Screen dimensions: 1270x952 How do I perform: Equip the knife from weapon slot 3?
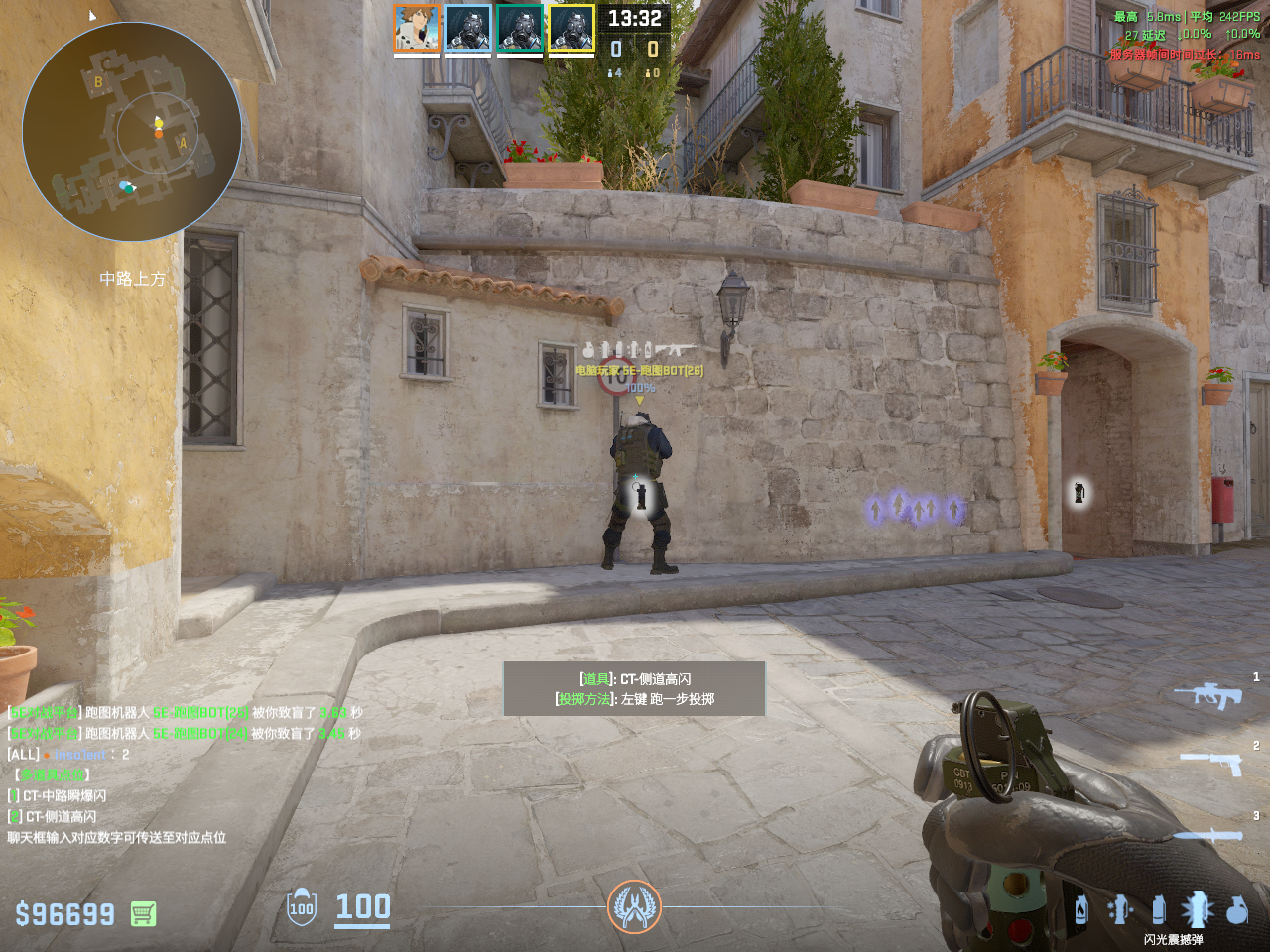pyautogui.click(x=1208, y=835)
